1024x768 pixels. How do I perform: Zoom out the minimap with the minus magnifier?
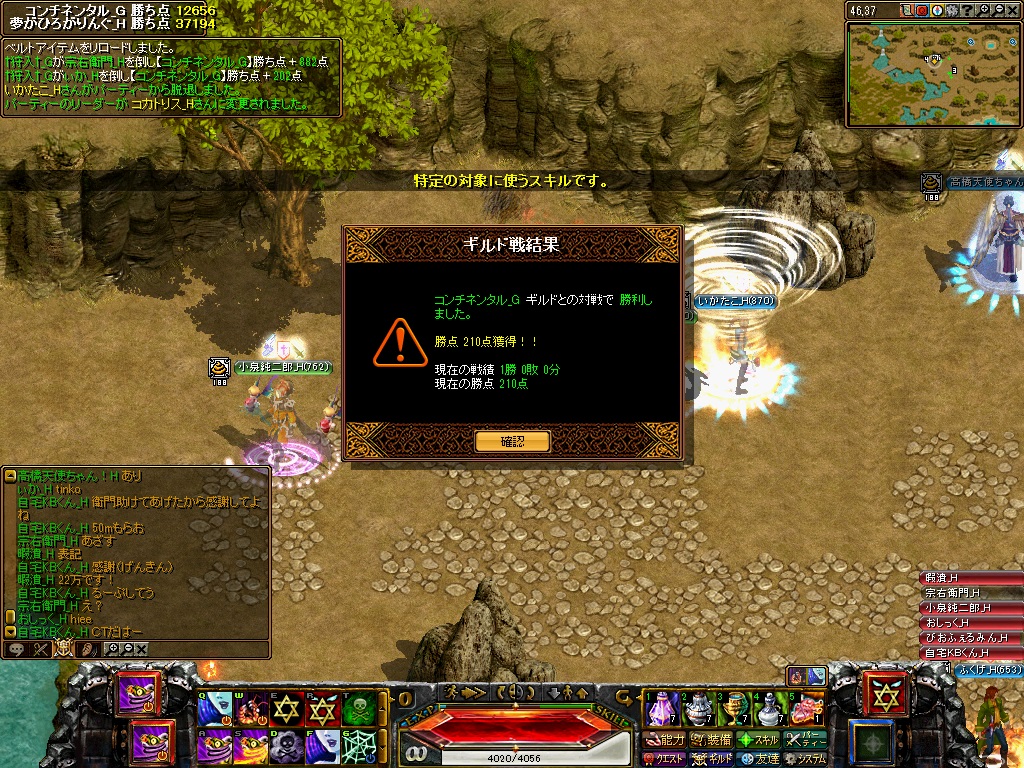(1000, 10)
